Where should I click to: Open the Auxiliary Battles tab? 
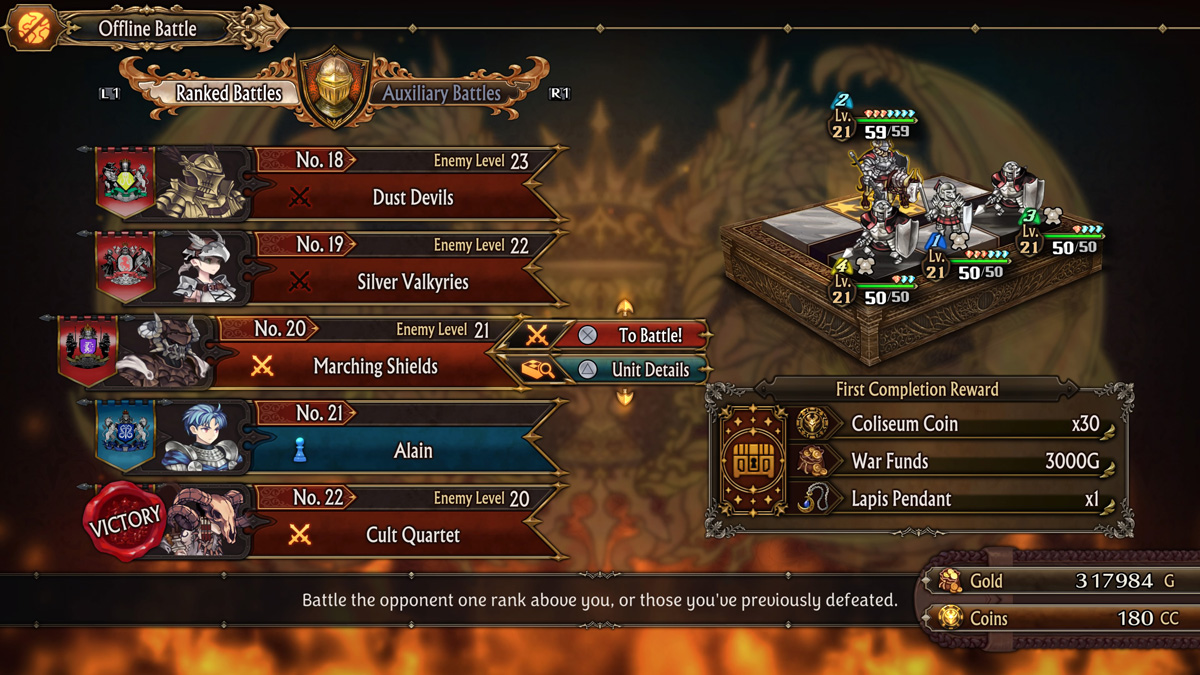click(441, 94)
